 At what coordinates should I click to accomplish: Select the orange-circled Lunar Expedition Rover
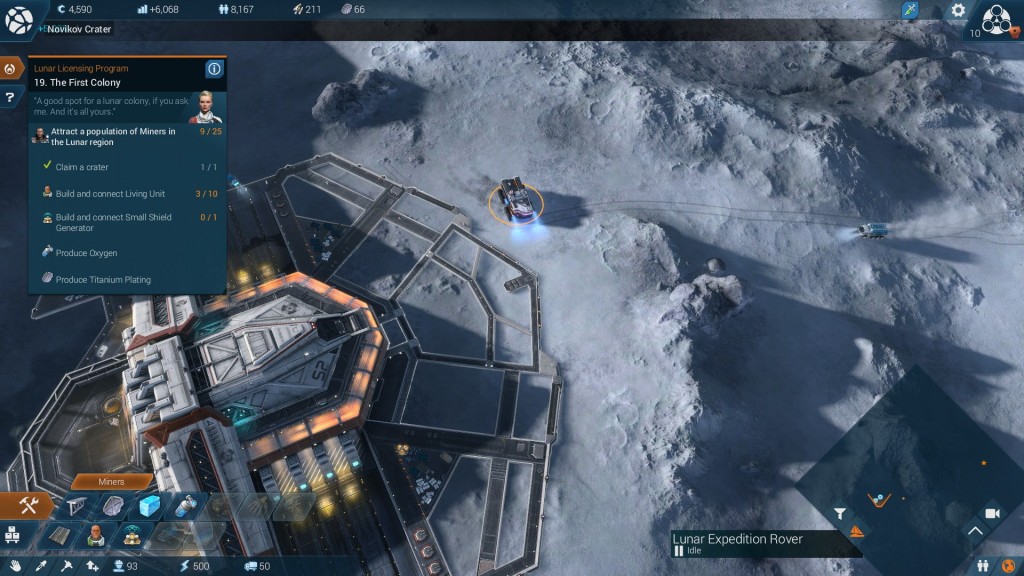coord(516,200)
